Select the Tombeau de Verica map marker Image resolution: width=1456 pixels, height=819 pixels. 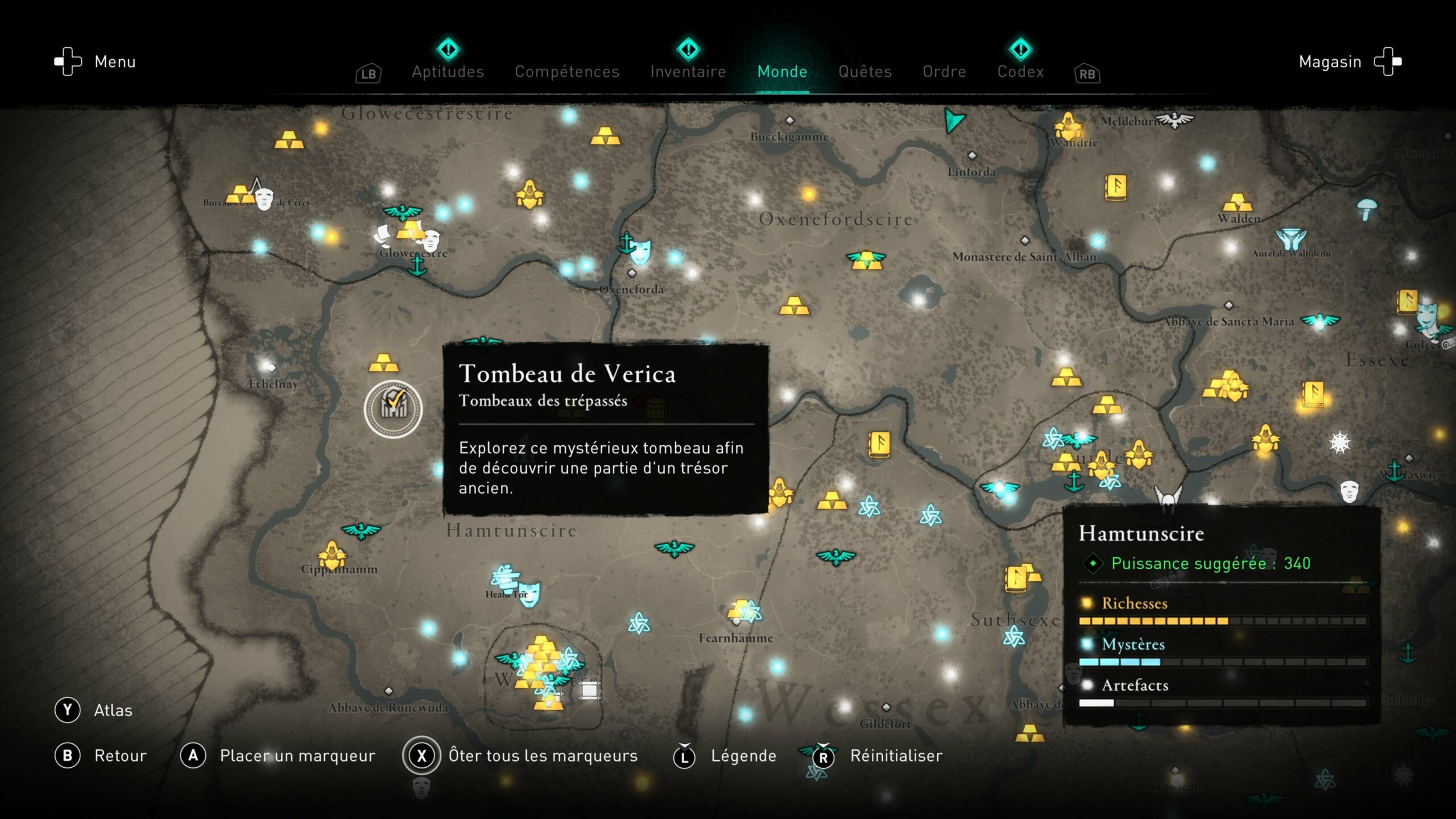pyautogui.click(x=393, y=409)
